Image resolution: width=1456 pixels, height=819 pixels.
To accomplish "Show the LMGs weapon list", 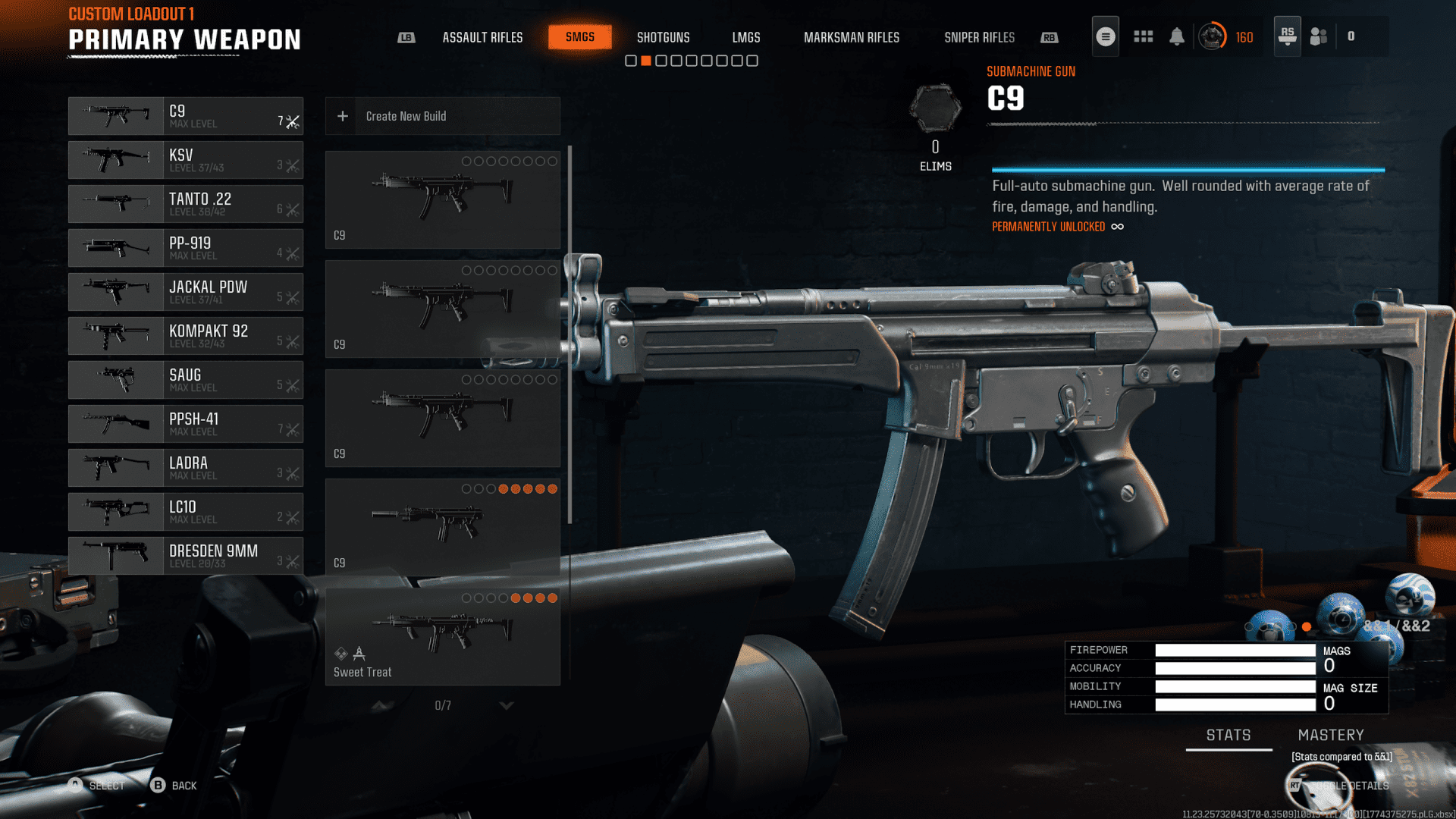I will tap(745, 37).
